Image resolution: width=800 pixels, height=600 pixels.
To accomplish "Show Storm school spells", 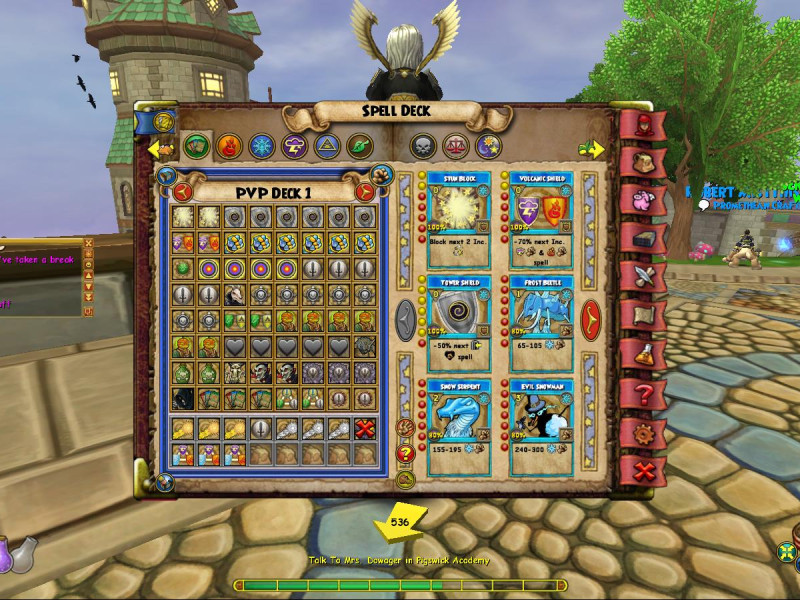I will click(x=294, y=146).
